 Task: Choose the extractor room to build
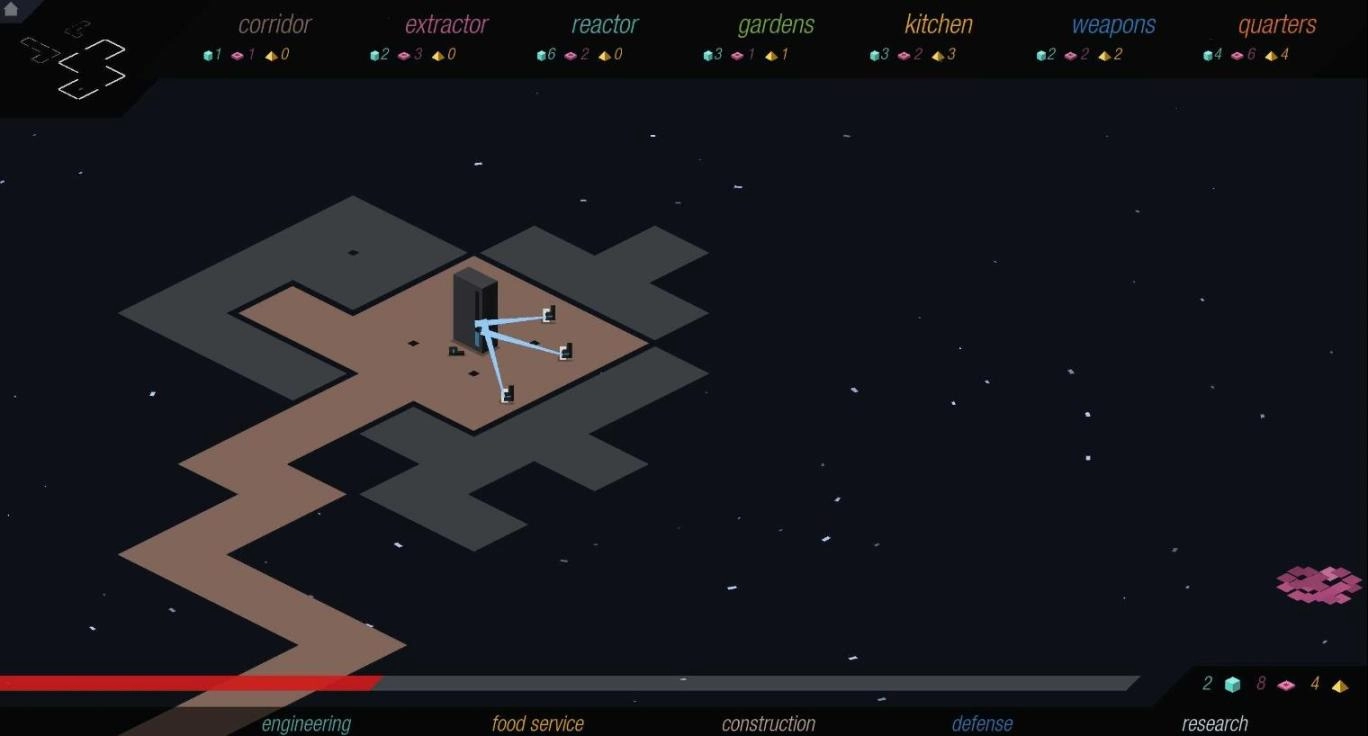click(x=446, y=25)
